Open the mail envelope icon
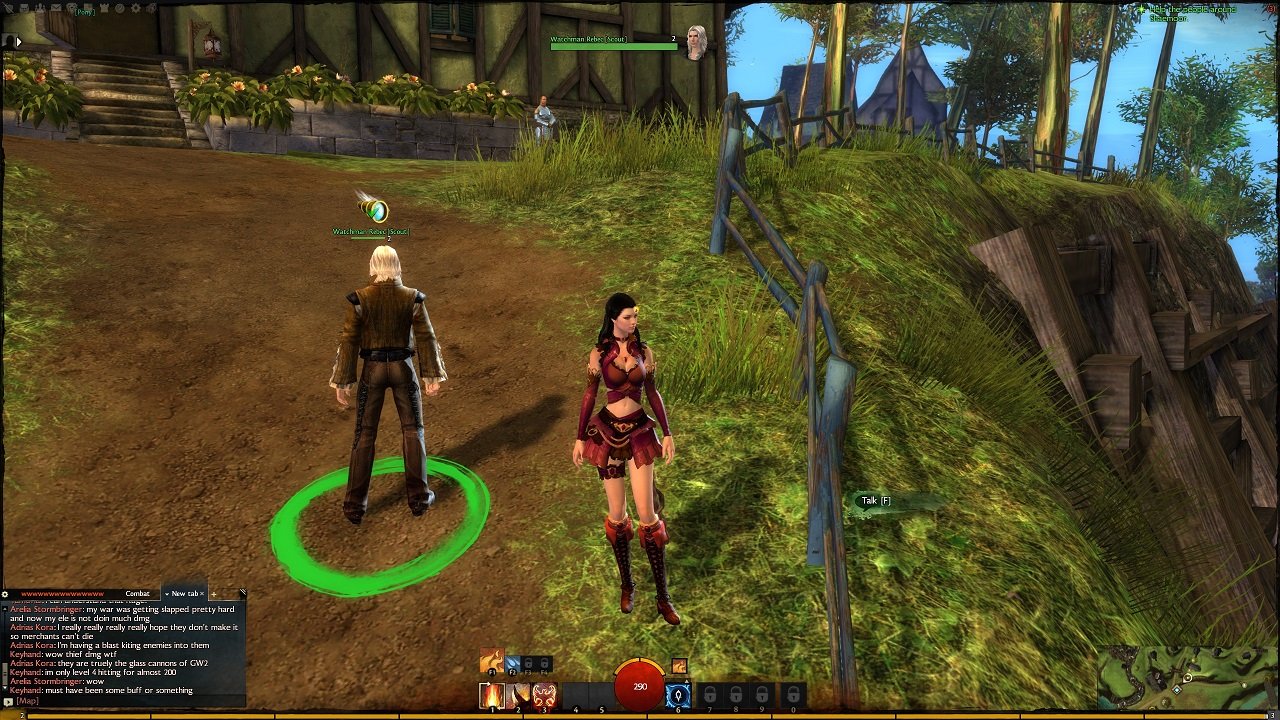Image resolution: width=1280 pixels, height=720 pixels. pos(56,7)
